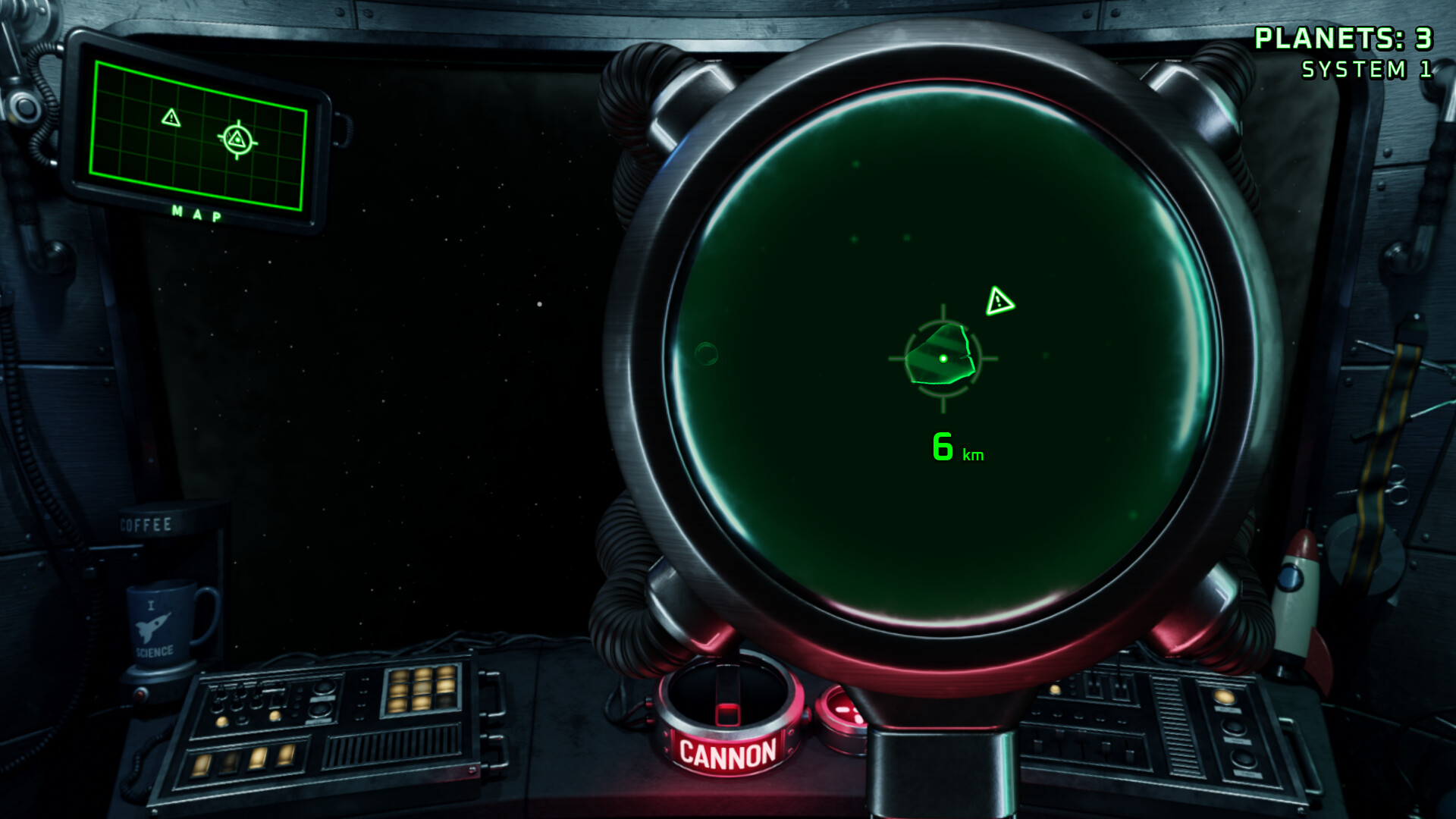The image size is (1456, 819).
Task: Click the crosshair reticle at the radar center
Action: 942,356
